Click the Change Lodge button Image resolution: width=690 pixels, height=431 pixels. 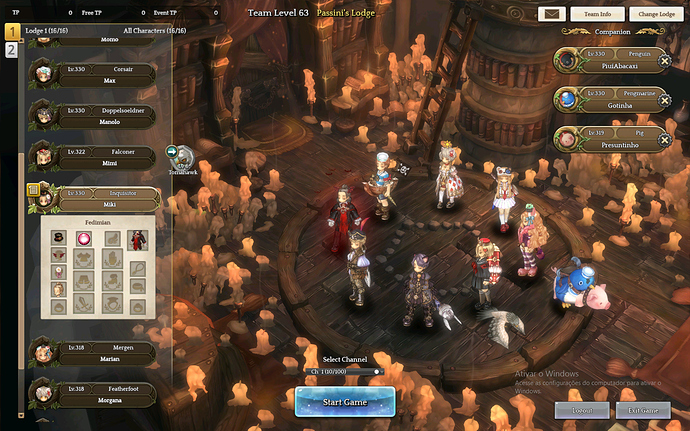coord(656,14)
